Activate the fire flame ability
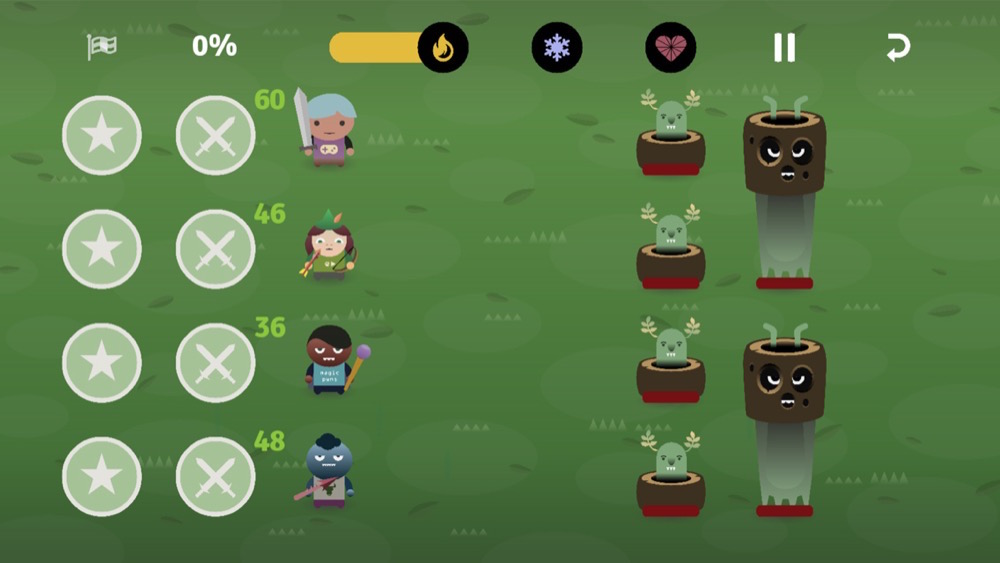Screen dimensions: 1000x563 tap(443, 48)
